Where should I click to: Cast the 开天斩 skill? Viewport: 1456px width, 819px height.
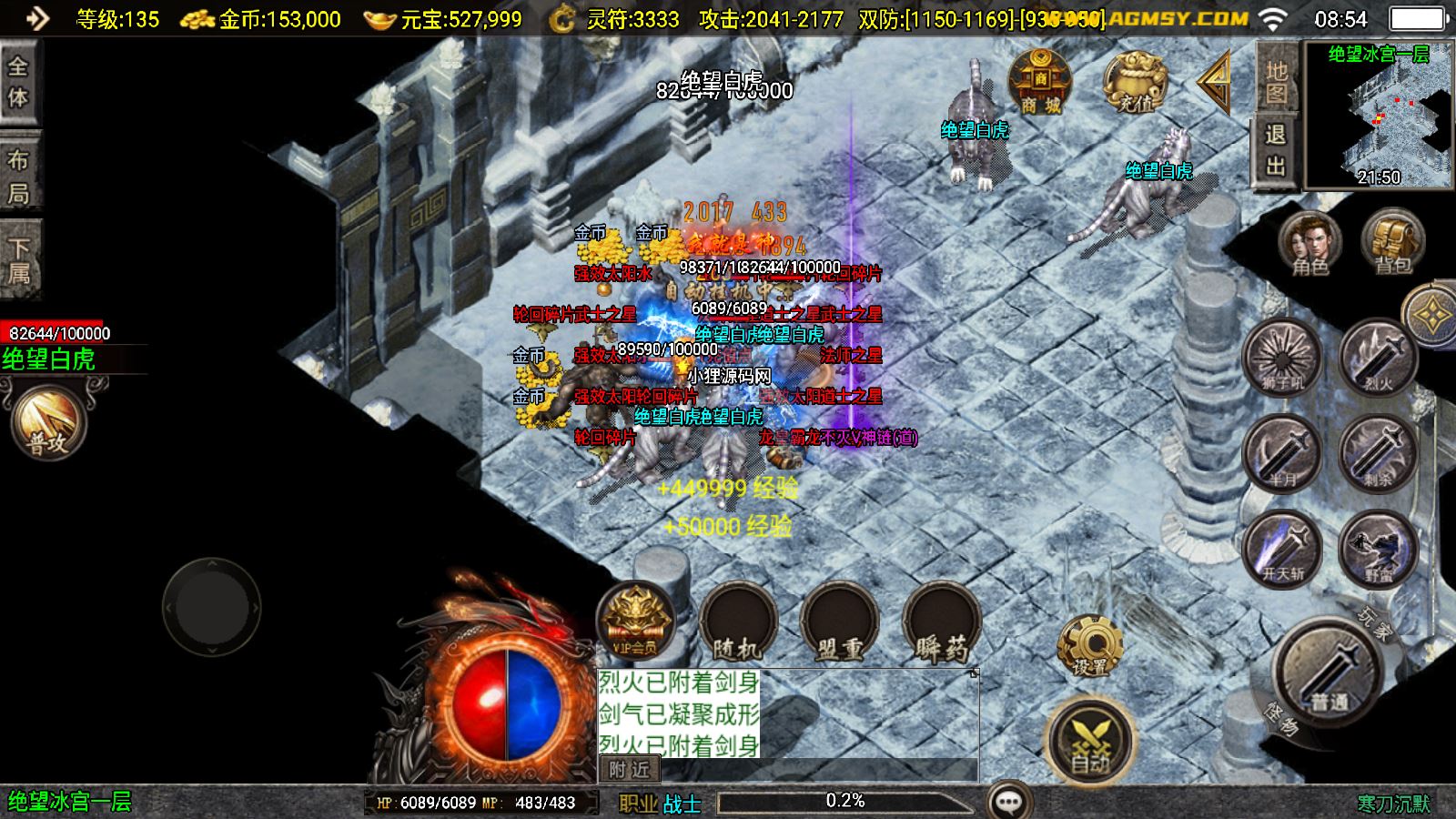(1283, 548)
